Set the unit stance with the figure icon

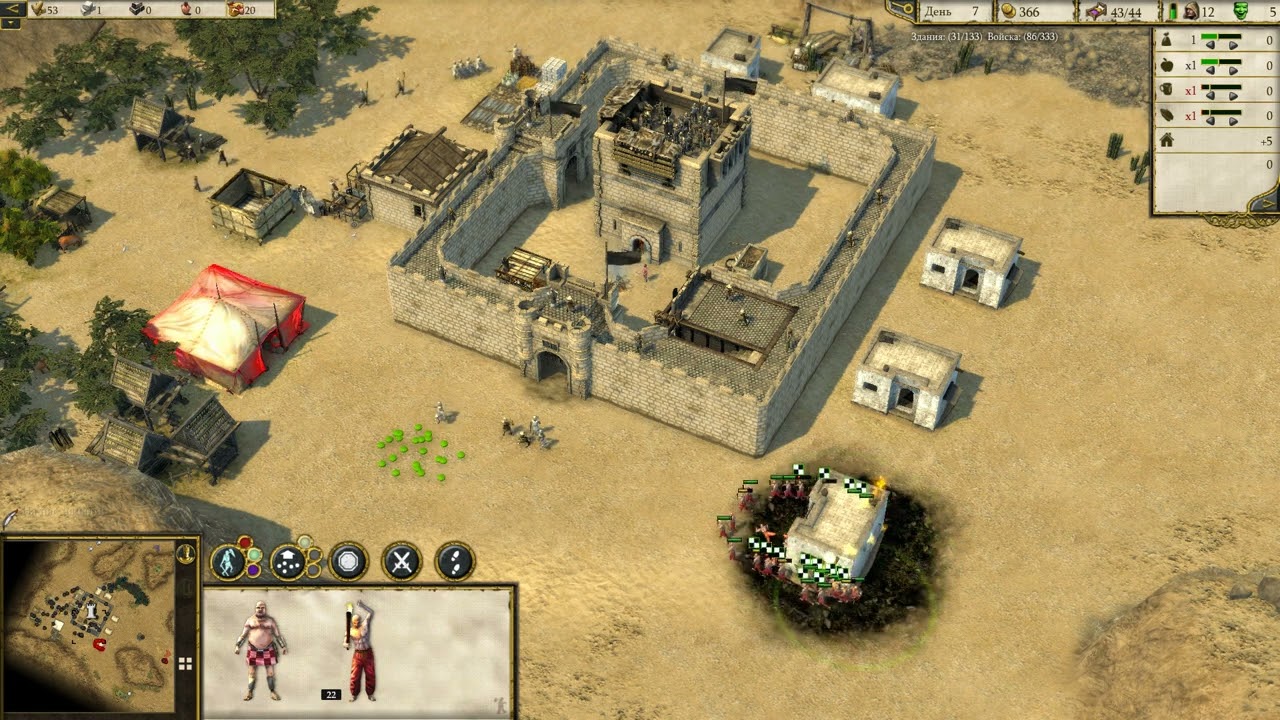(231, 562)
